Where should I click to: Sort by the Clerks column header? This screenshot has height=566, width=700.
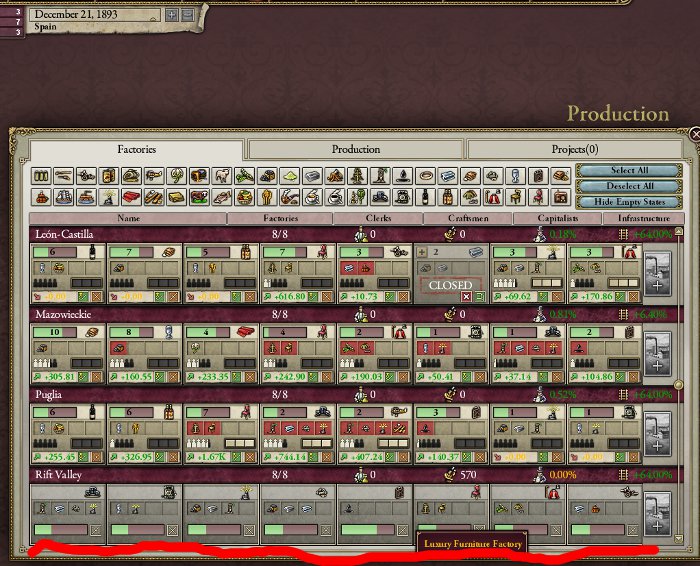pyautogui.click(x=379, y=217)
